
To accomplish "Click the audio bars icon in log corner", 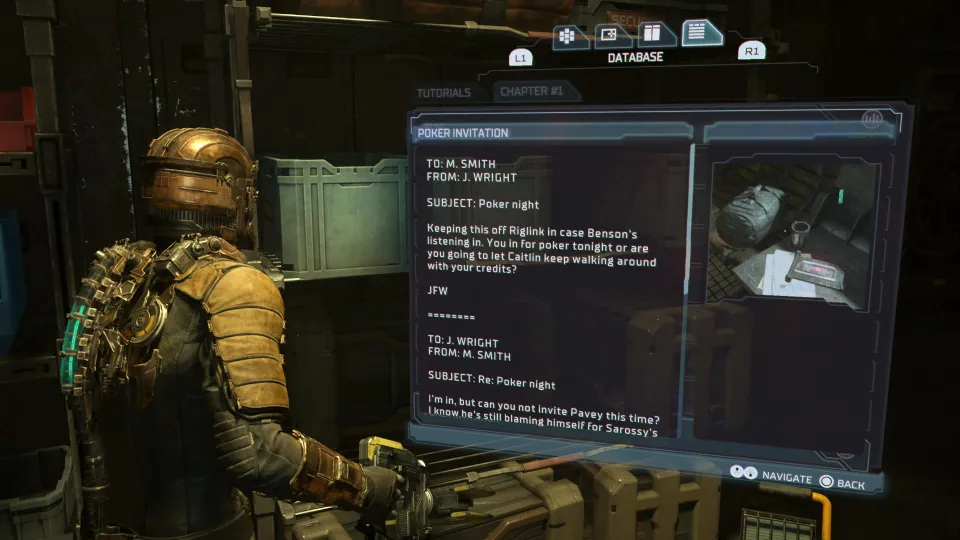I will pyautogui.click(x=872, y=119).
